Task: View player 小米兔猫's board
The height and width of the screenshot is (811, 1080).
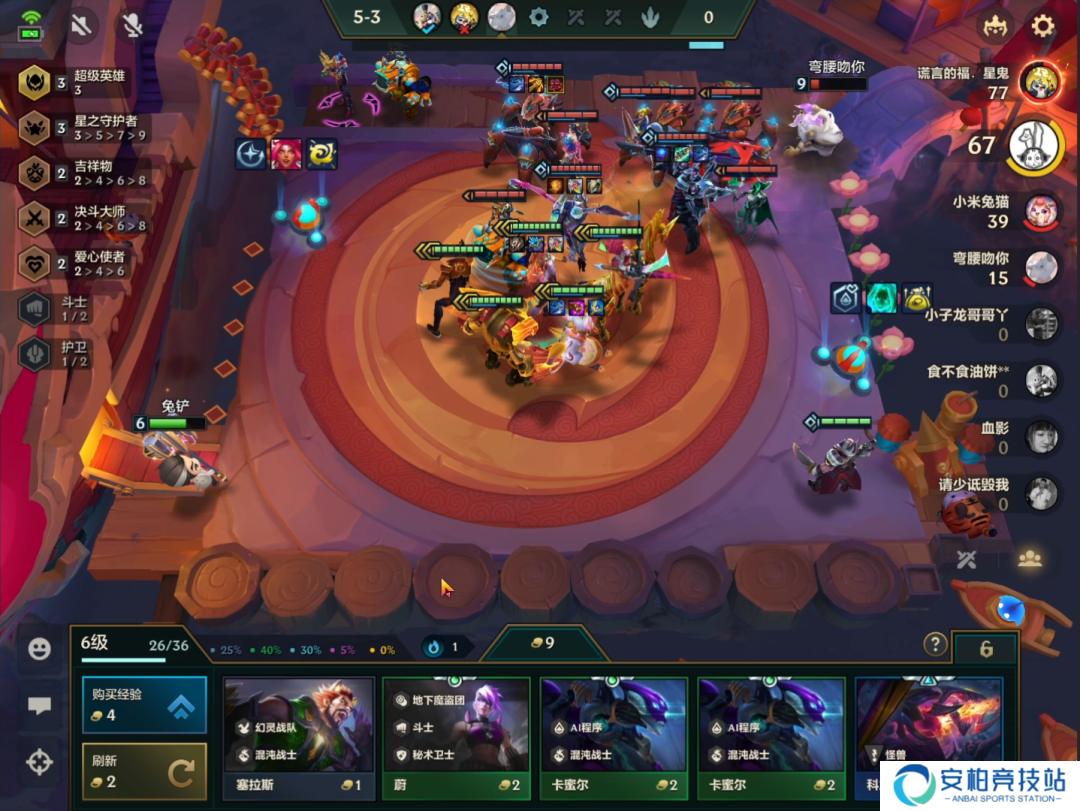Action: [1041, 212]
